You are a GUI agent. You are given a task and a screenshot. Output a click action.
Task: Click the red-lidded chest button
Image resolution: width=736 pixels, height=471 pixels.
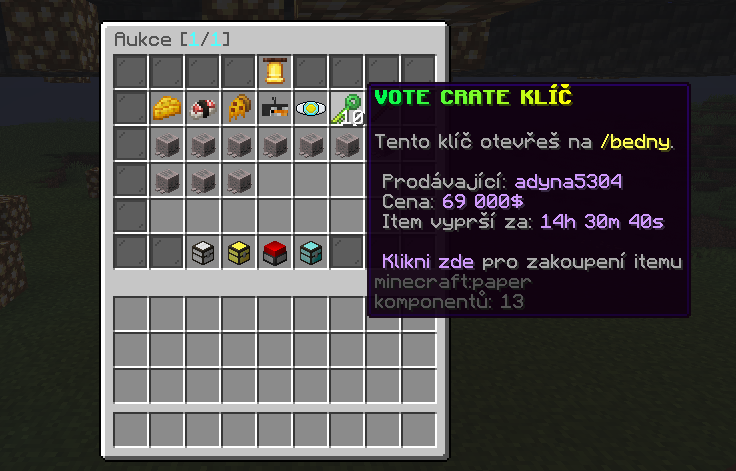pyautogui.click(x=275, y=252)
